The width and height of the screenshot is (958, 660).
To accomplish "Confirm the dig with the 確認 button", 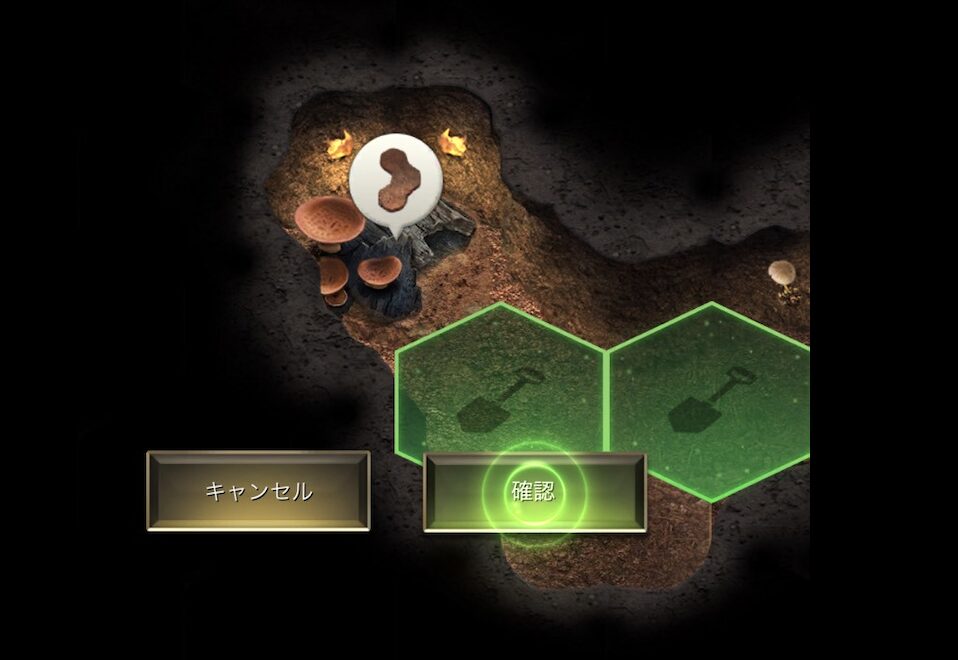I will click(x=534, y=492).
